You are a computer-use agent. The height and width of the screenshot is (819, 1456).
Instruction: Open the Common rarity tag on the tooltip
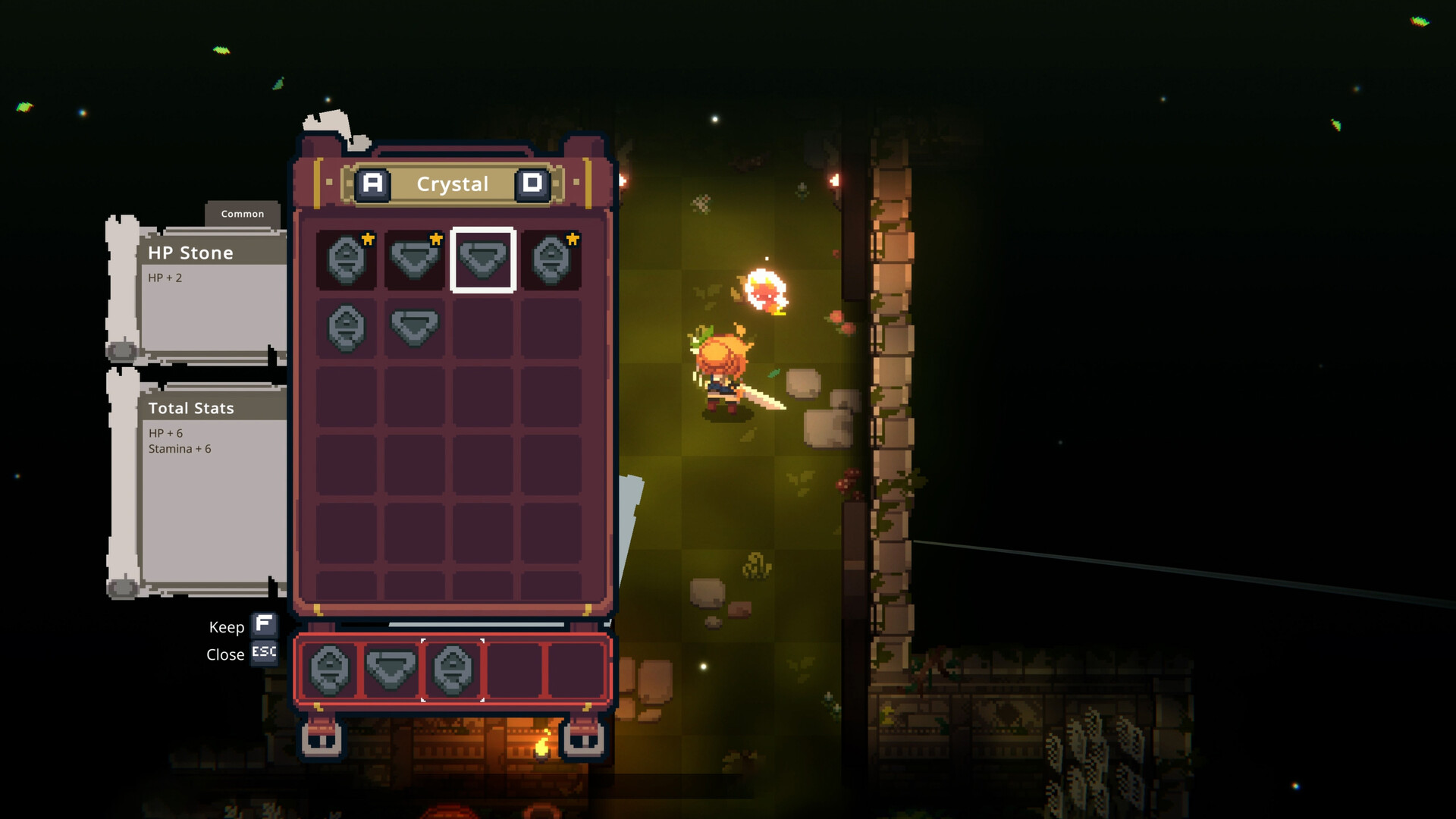tap(243, 214)
